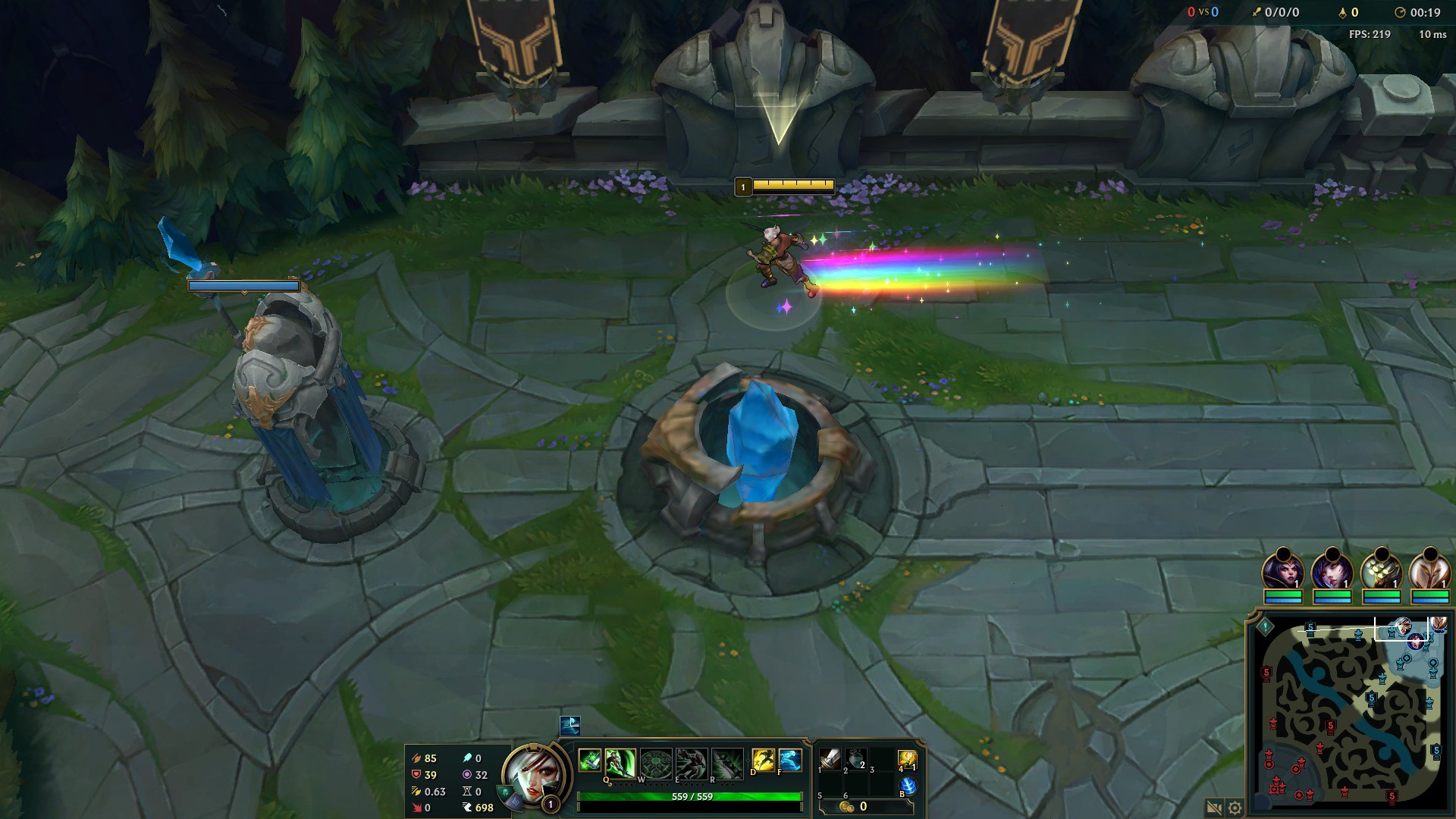
Task: Click the blue Recall button
Action: (908, 786)
